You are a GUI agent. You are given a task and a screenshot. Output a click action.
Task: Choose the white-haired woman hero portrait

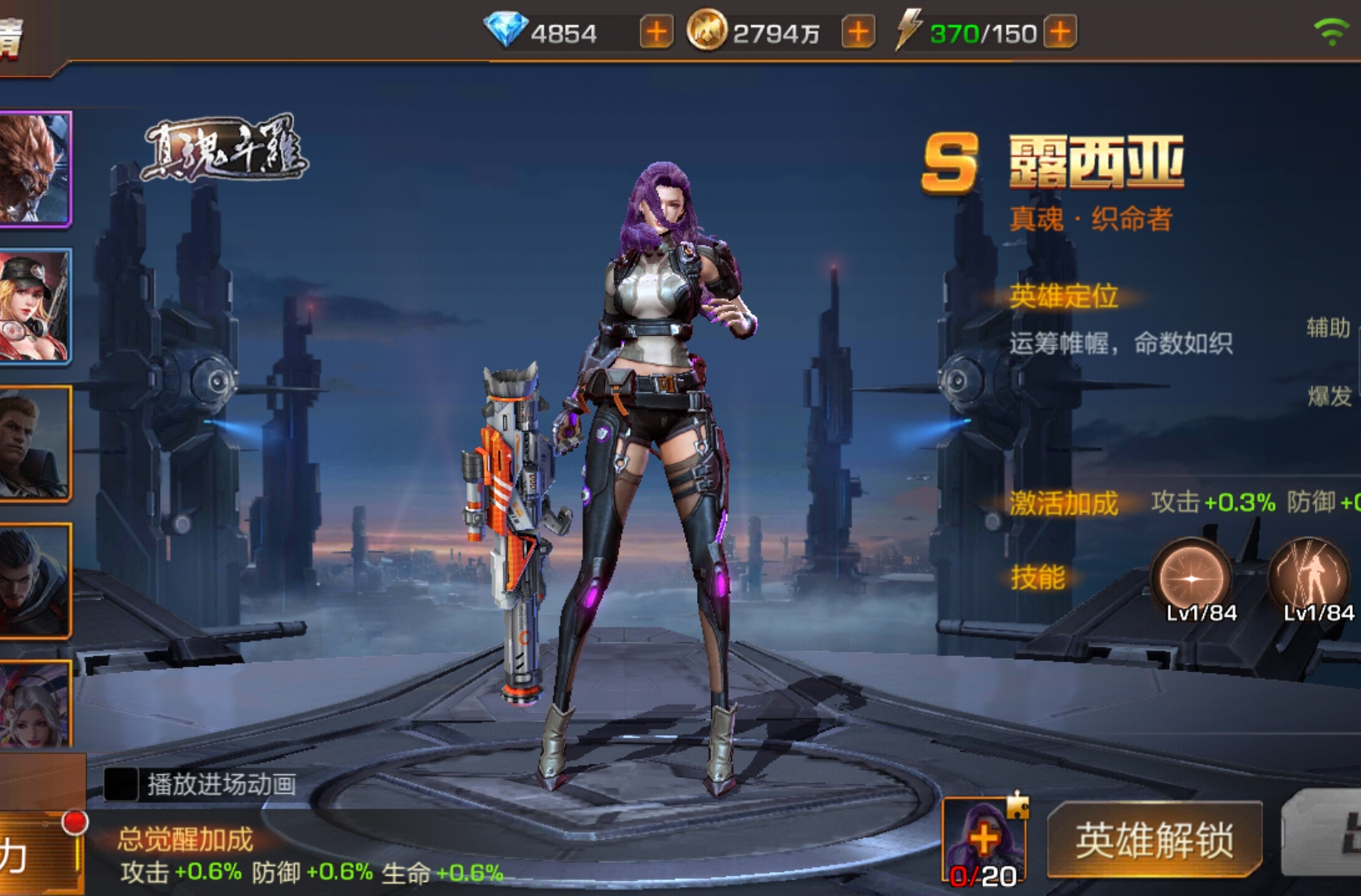pos(34,705)
